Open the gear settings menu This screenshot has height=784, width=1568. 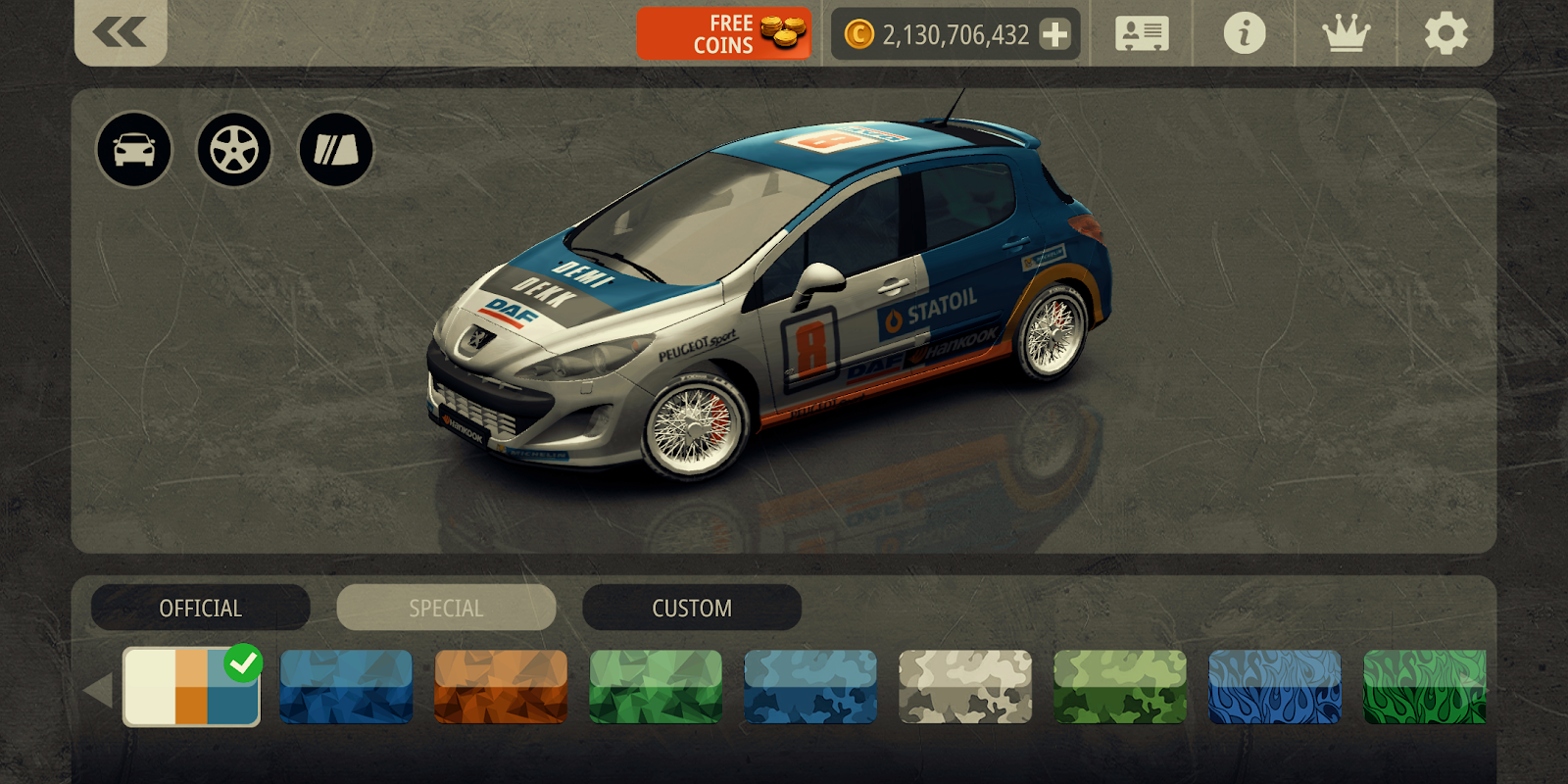(1445, 34)
